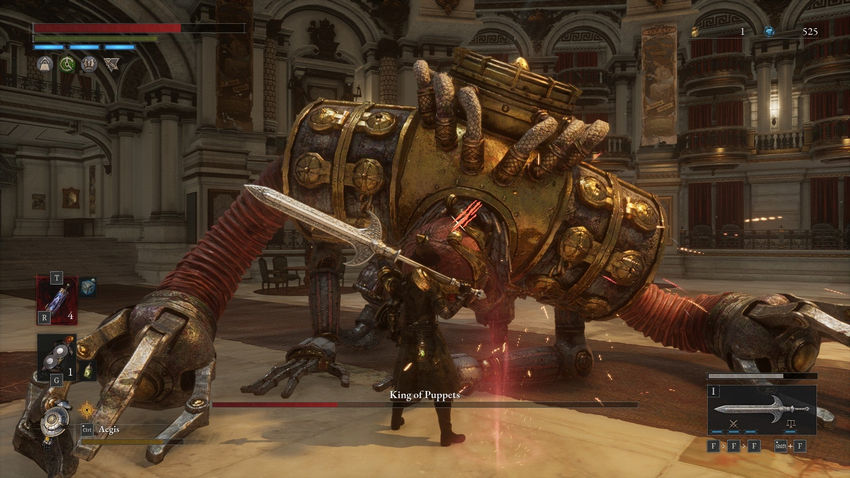Image resolution: width=850 pixels, height=478 pixels.
Task: Click the green circular buff status icon
Action: coord(67,64)
